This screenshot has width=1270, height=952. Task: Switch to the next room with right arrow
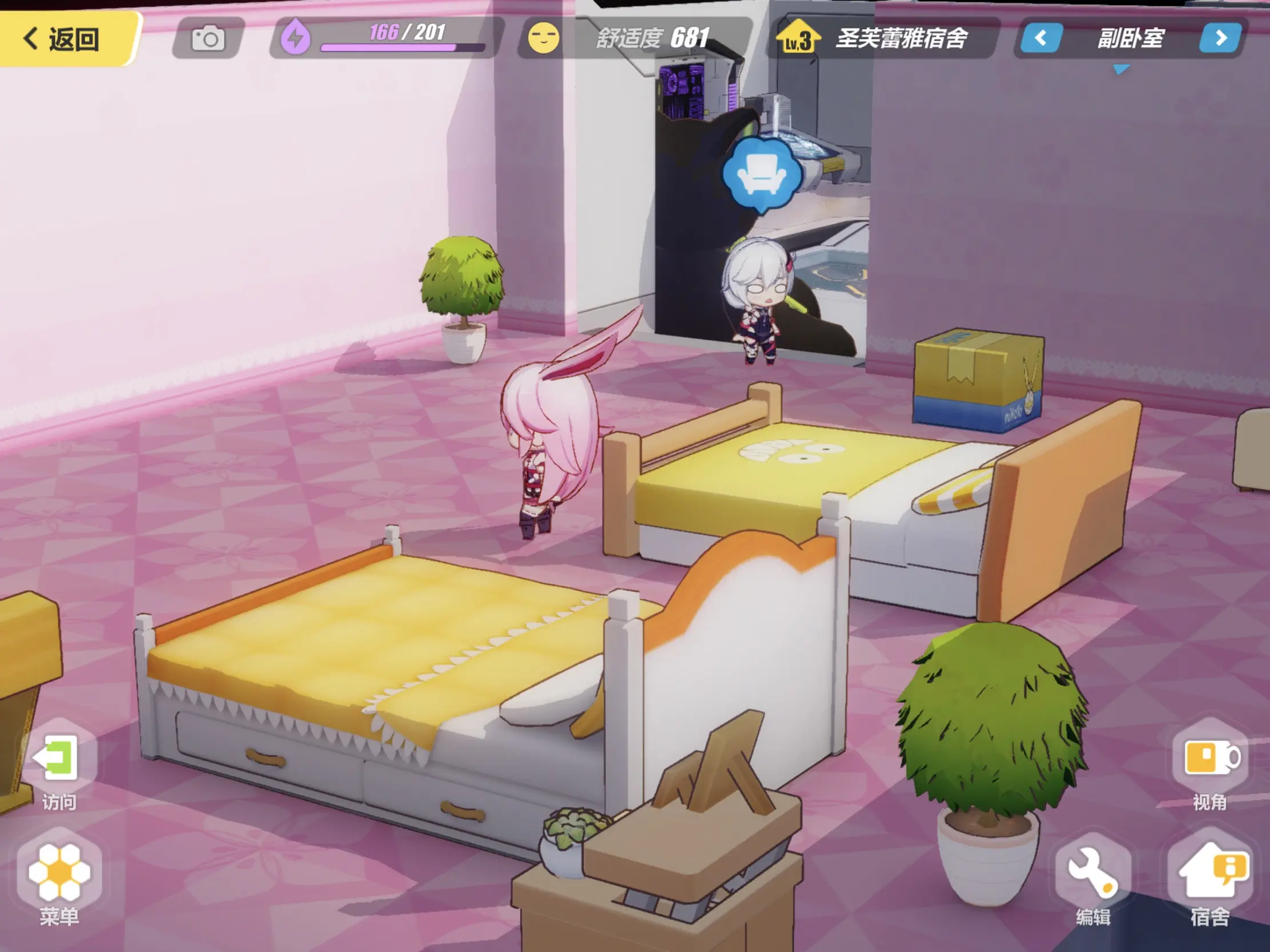tap(1221, 38)
